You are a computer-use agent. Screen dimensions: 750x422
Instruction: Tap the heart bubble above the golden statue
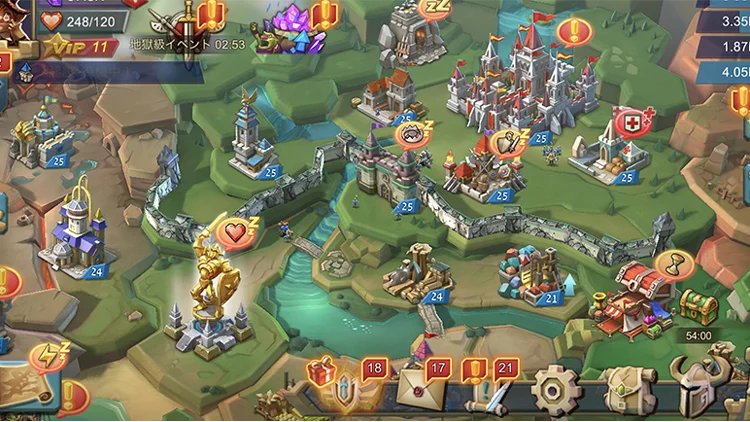coord(236,232)
